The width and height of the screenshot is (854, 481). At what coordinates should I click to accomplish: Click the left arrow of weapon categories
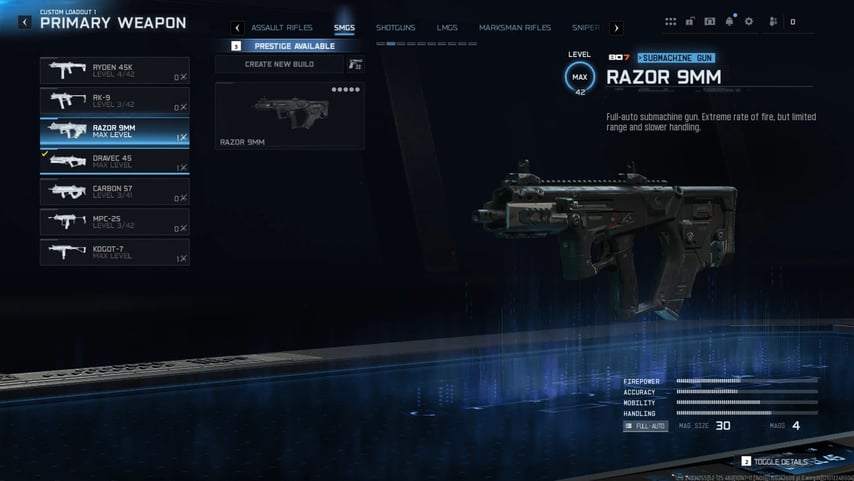tap(237, 28)
